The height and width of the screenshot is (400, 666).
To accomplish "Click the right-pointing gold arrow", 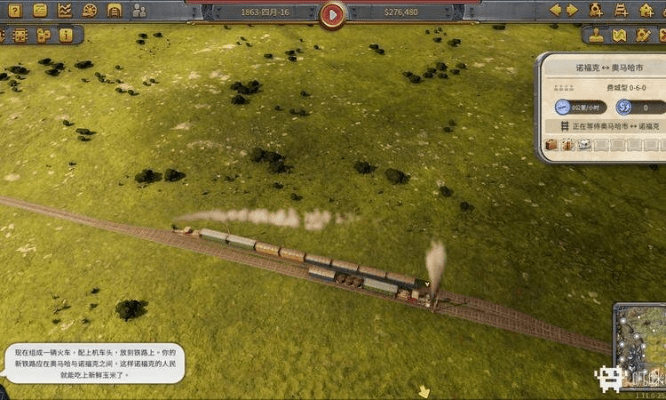I will (572, 11).
